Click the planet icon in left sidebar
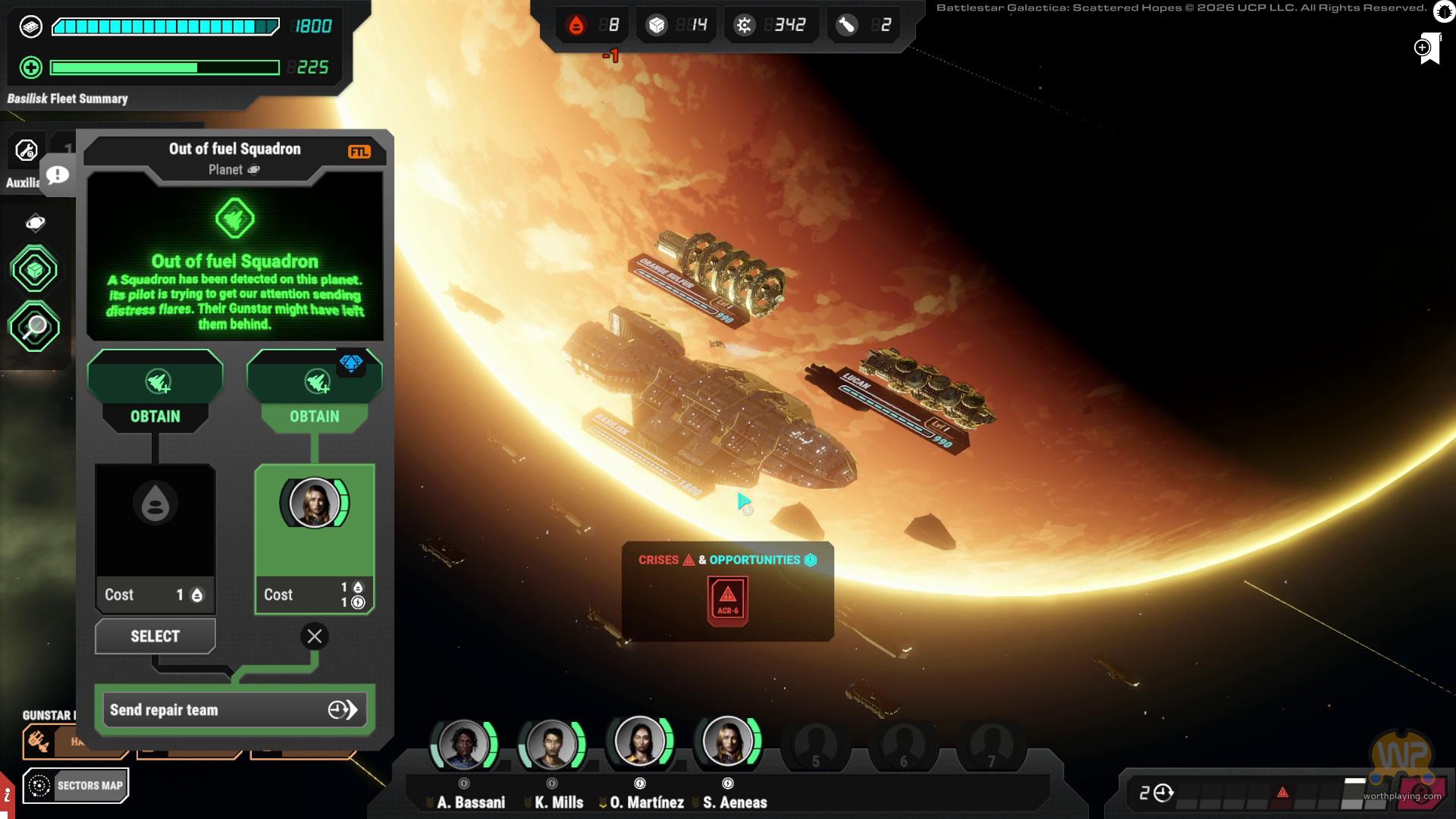Screen dimensions: 1456x819 pyautogui.click(x=35, y=222)
